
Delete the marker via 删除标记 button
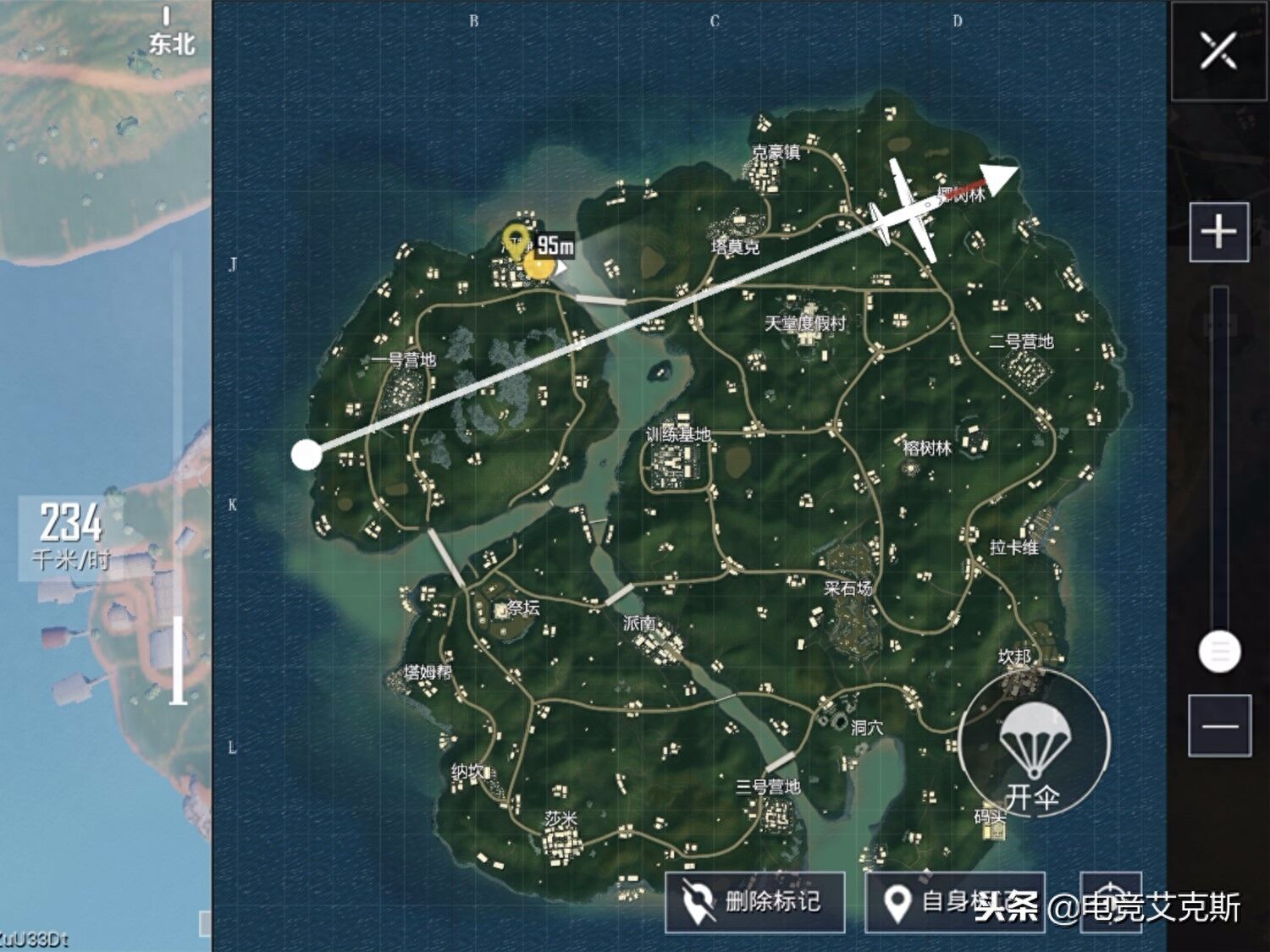pyautogui.click(x=754, y=902)
